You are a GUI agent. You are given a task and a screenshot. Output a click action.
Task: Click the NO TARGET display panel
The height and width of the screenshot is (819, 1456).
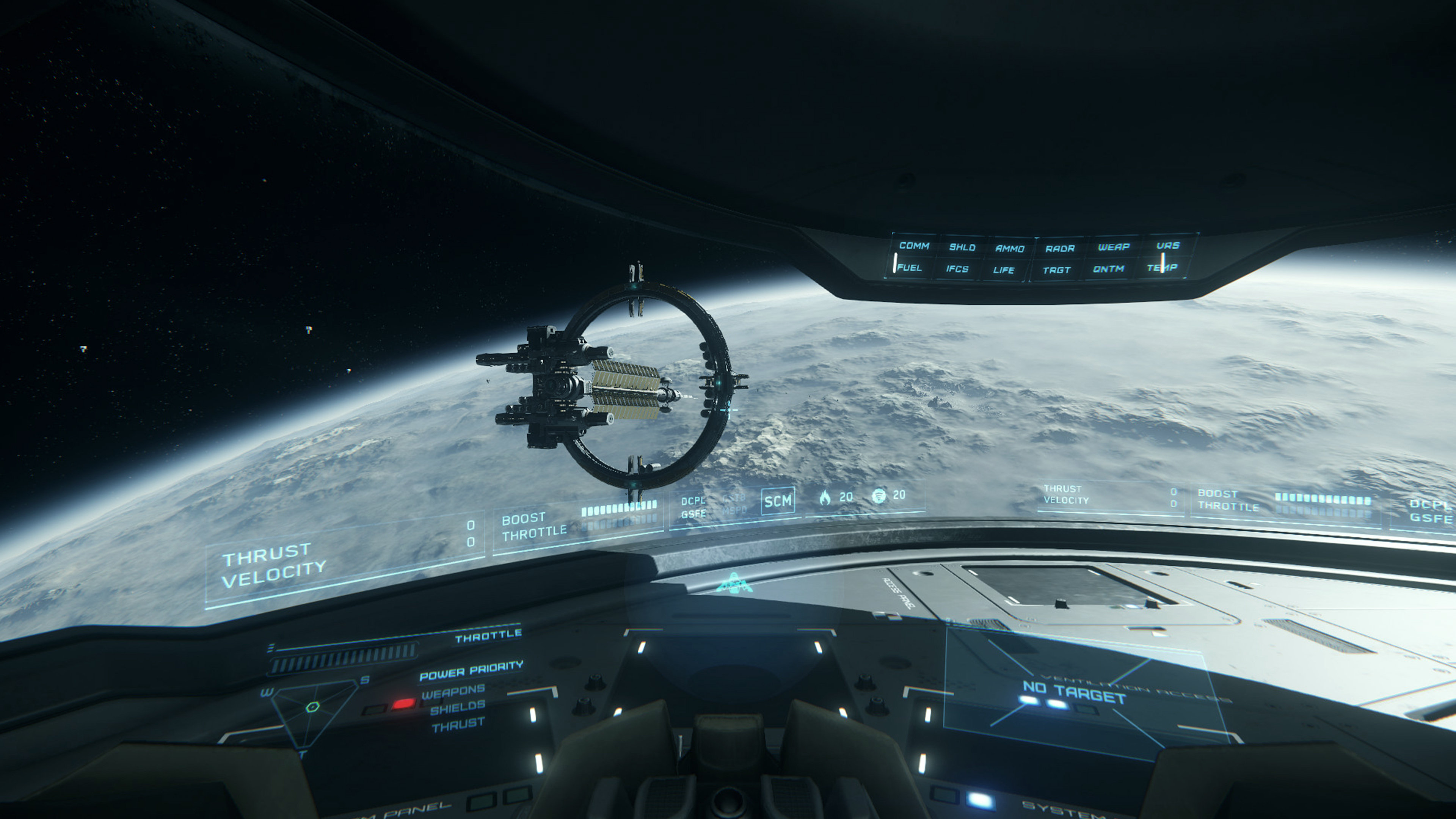click(x=1074, y=693)
